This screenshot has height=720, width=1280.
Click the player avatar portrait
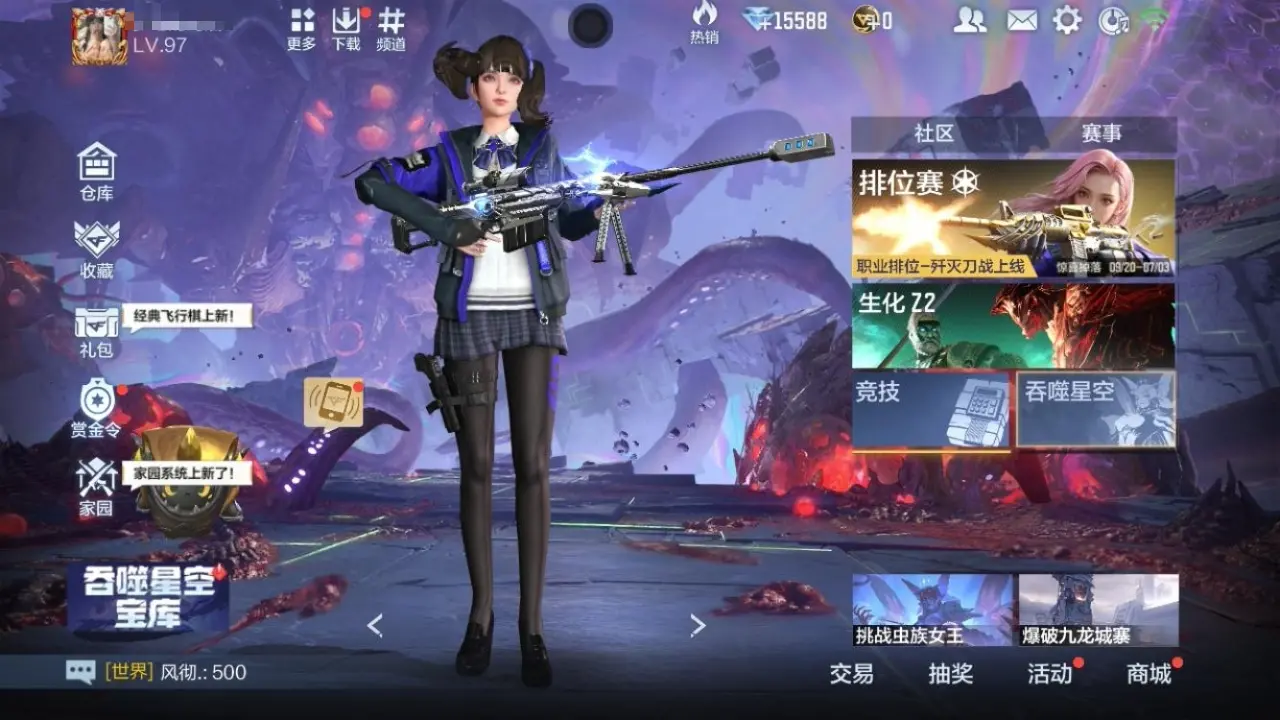[x=99, y=37]
